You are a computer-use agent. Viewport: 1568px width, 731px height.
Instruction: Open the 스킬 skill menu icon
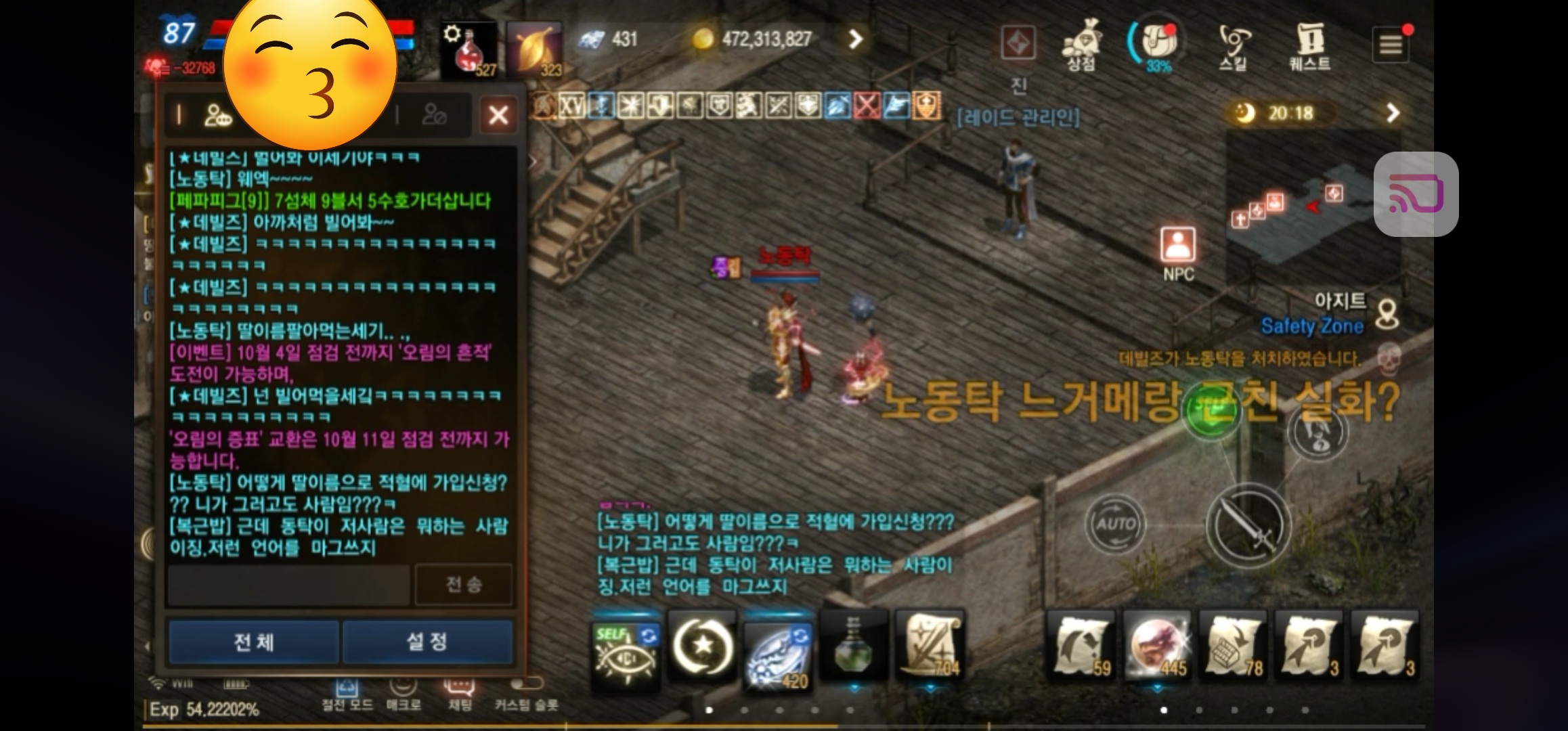click(1233, 41)
